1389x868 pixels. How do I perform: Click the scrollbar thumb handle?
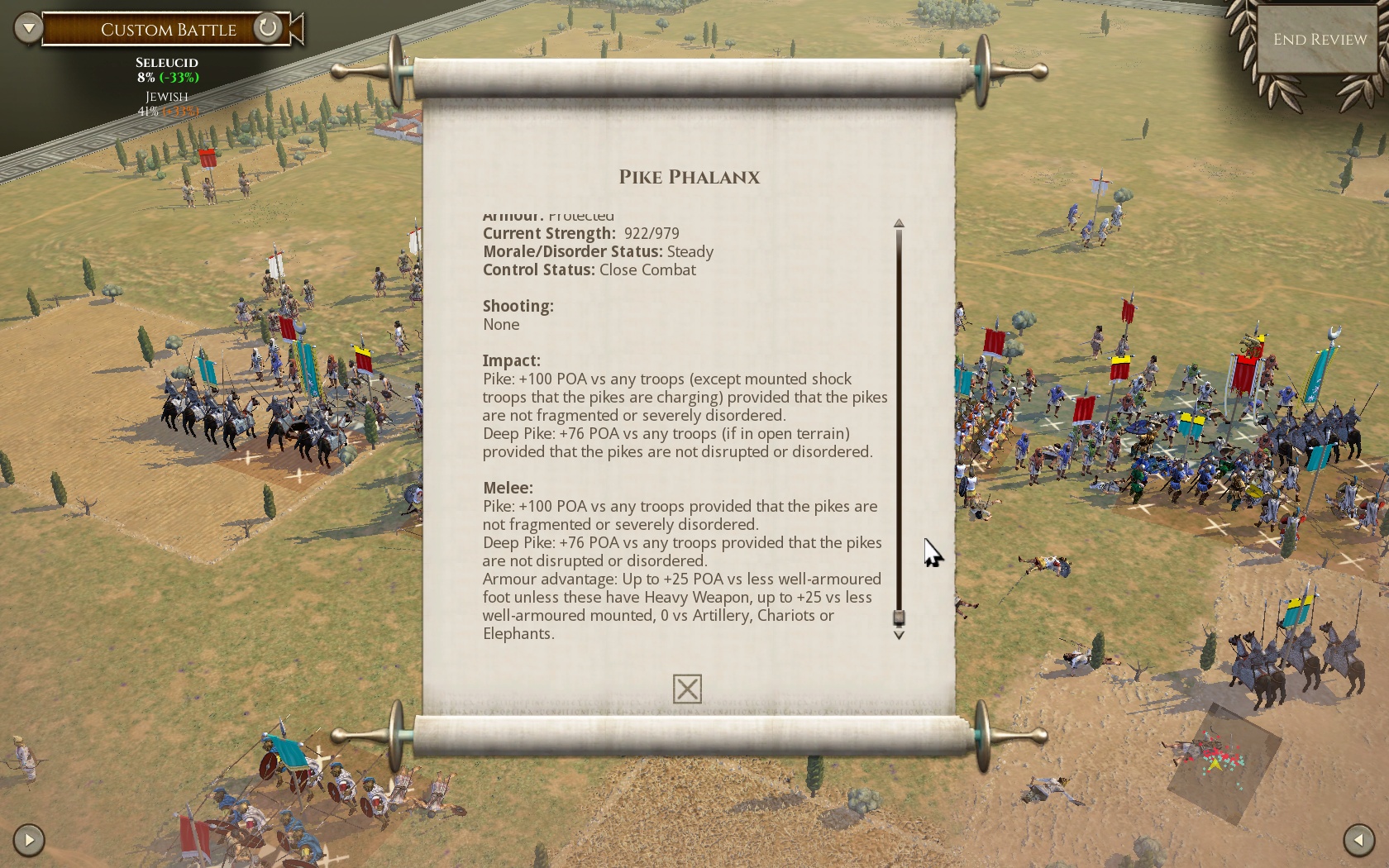coord(899,618)
